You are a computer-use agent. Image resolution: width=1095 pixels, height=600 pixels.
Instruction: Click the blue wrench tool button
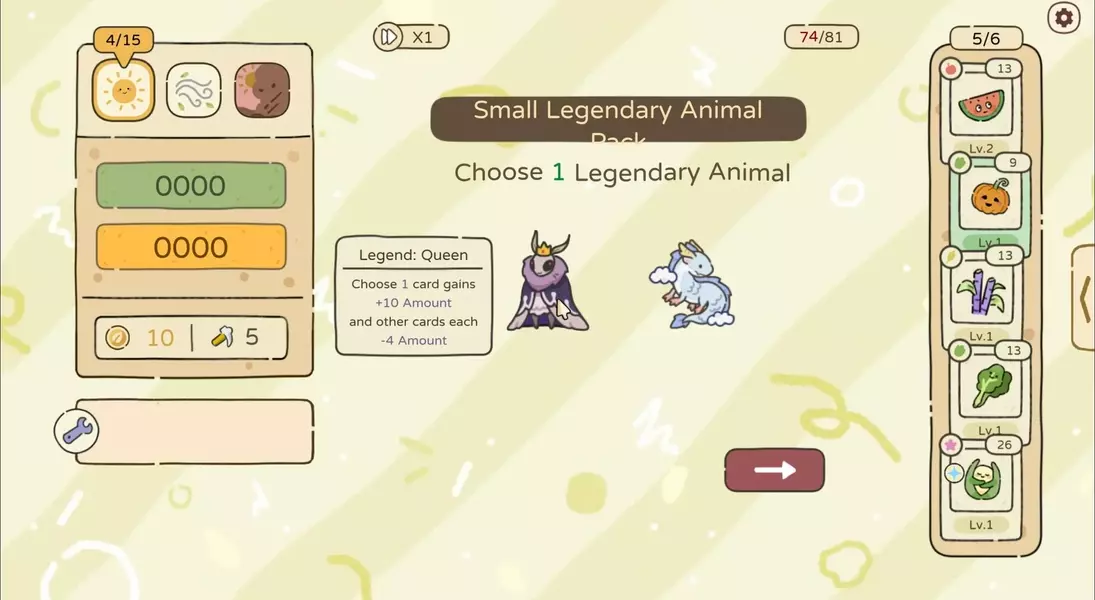[x=77, y=431]
